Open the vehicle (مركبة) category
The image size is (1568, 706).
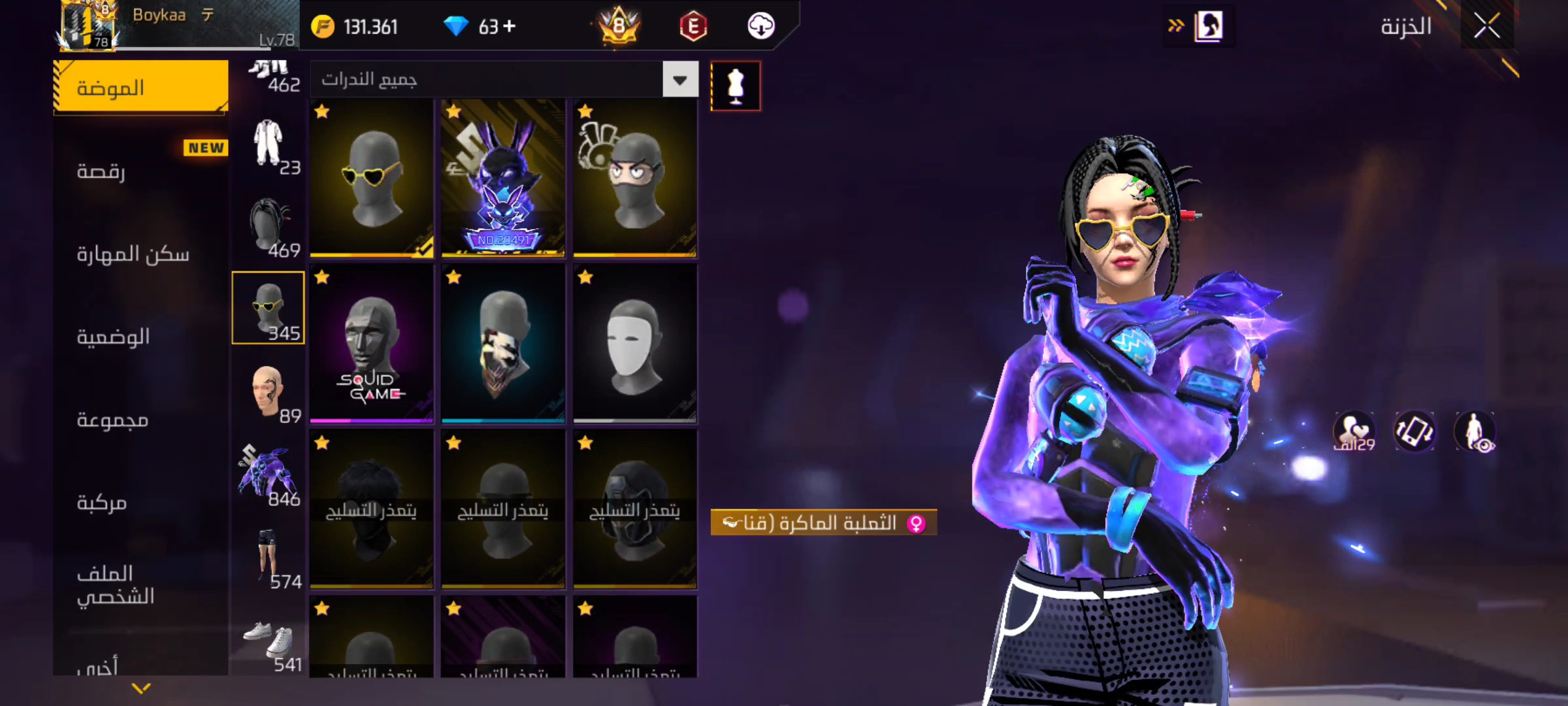[x=102, y=502]
